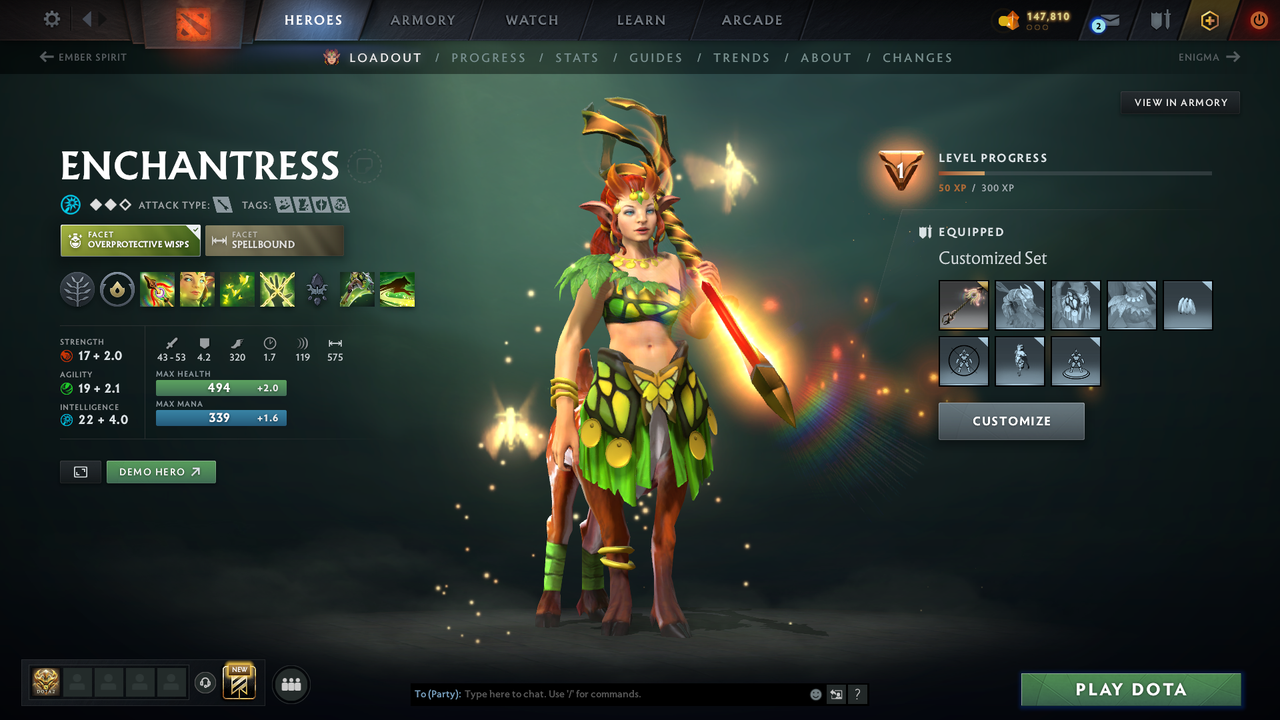Click the mail inbox icon showing 2 notifications
This screenshot has width=1280, height=720.
point(1104,19)
